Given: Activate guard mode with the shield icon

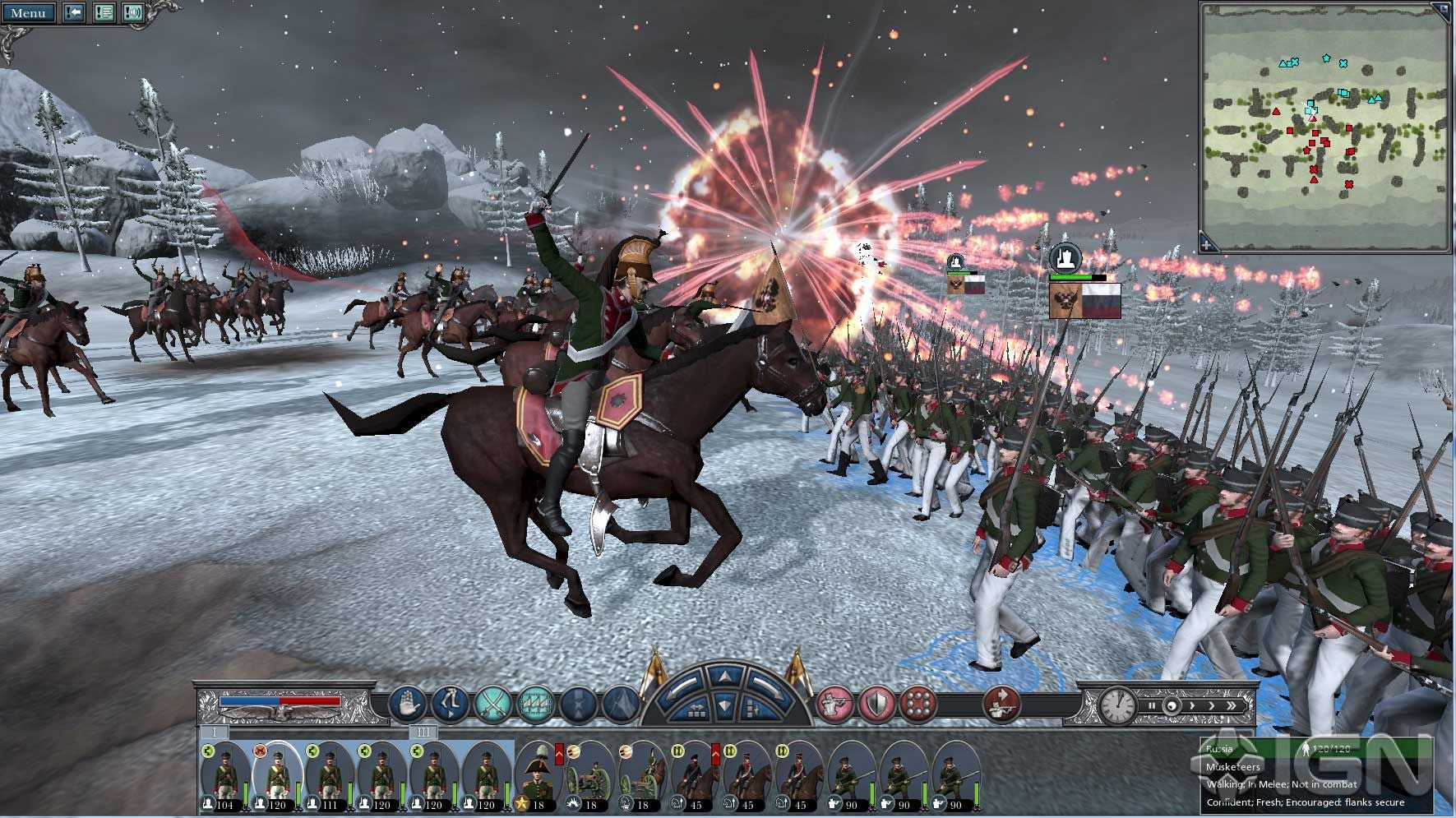Looking at the screenshot, I should (x=877, y=705).
